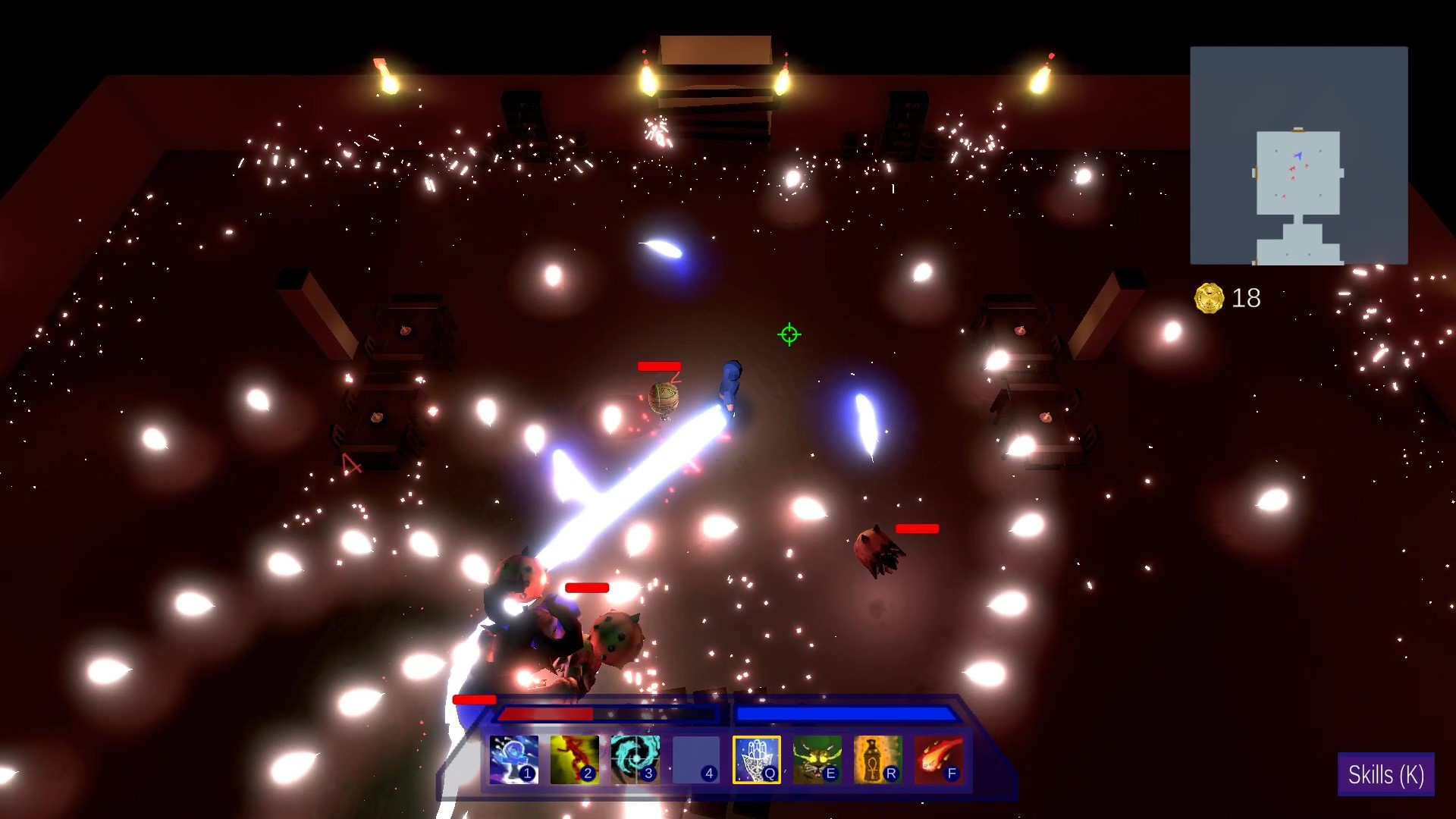Image resolution: width=1456 pixels, height=819 pixels.
Task: Activate the red lightning skill in slot 2
Action: tap(575, 761)
